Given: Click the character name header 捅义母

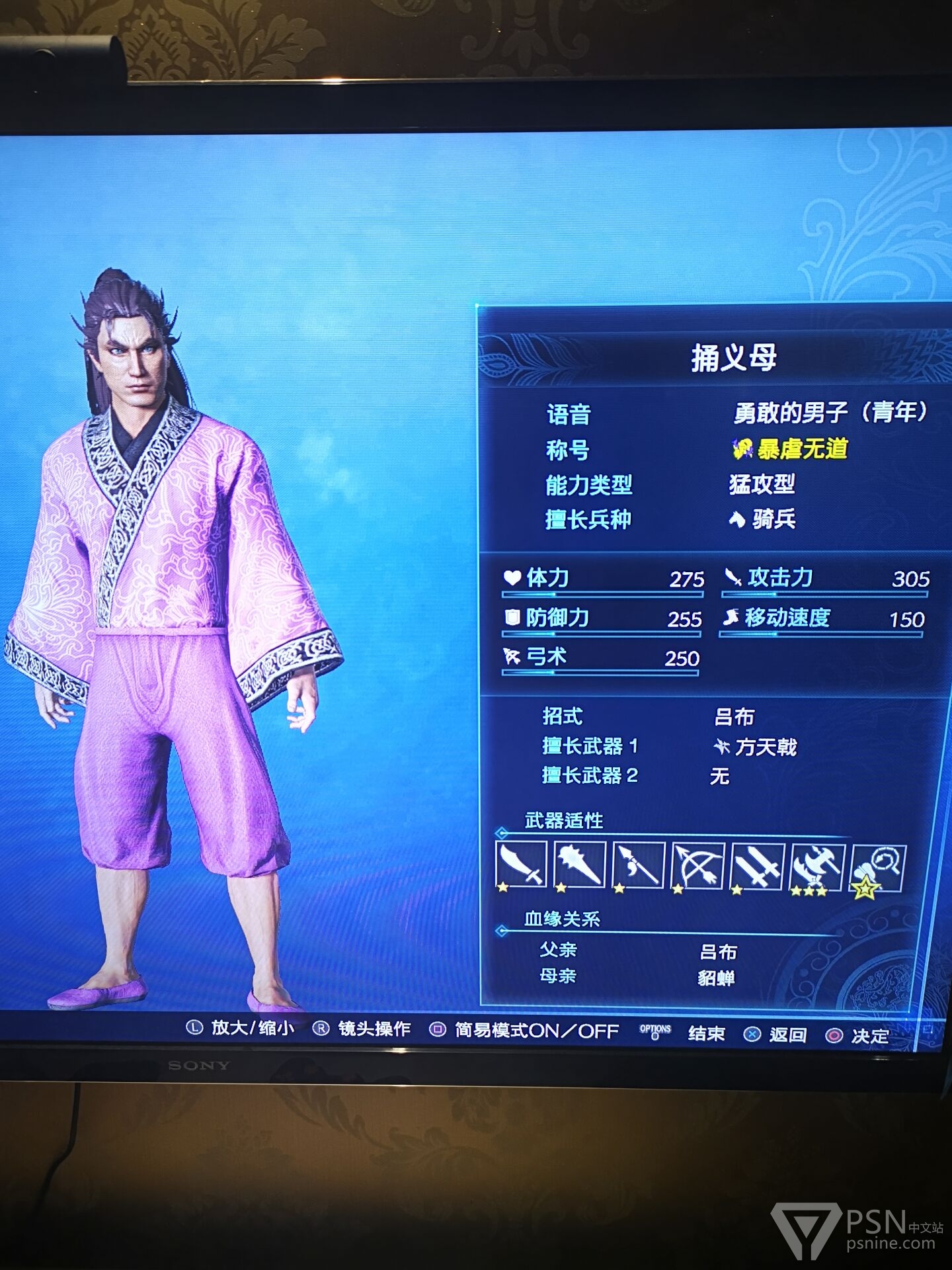Looking at the screenshot, I should [733, 358].
